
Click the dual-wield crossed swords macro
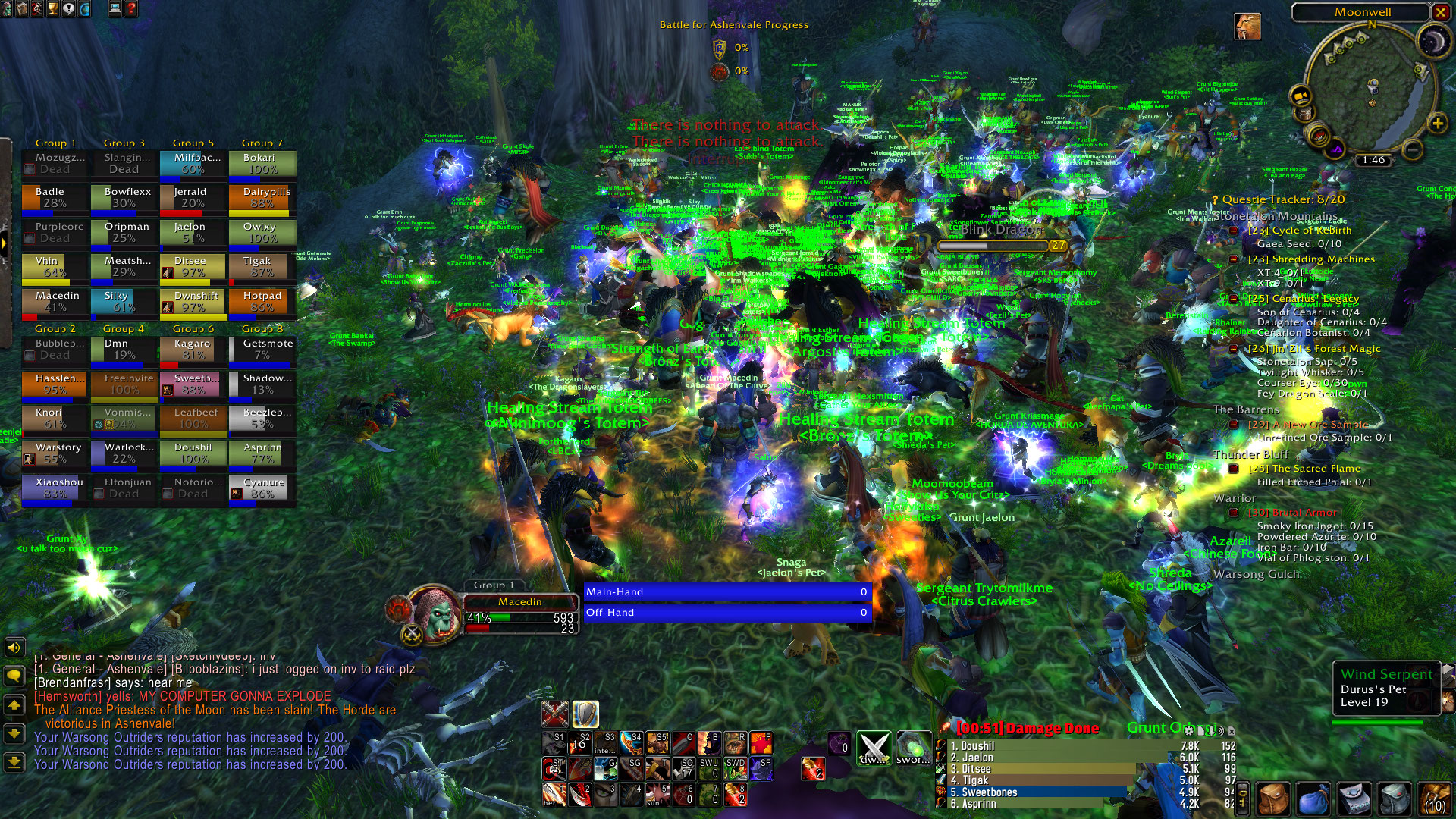874,747
